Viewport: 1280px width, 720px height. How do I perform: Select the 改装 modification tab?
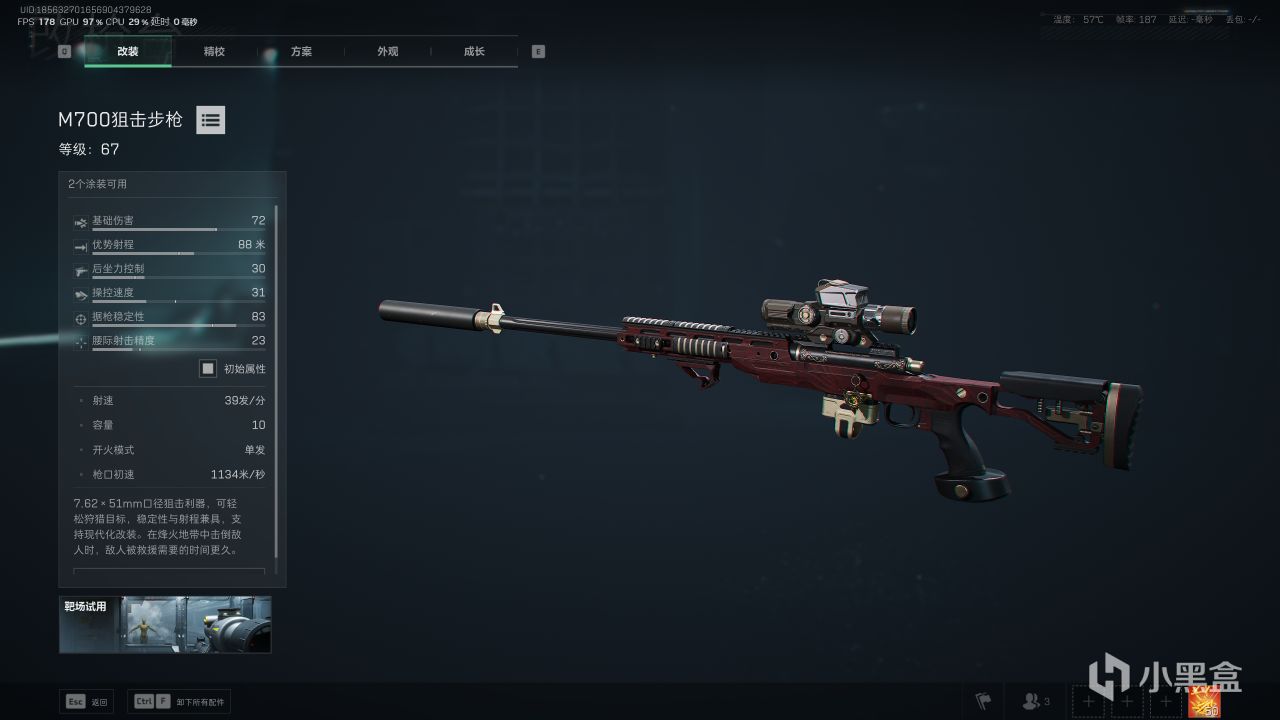point(128,51)
